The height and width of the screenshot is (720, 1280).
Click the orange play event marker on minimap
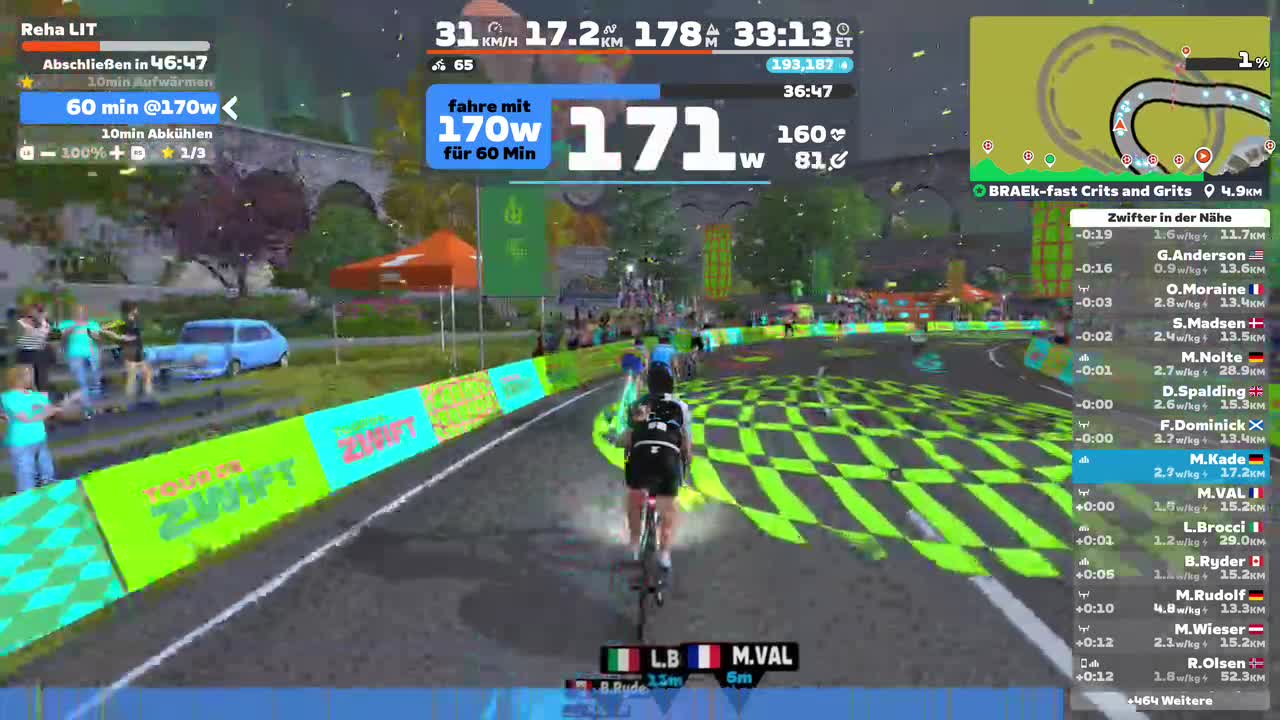(x=1203, y=157)
